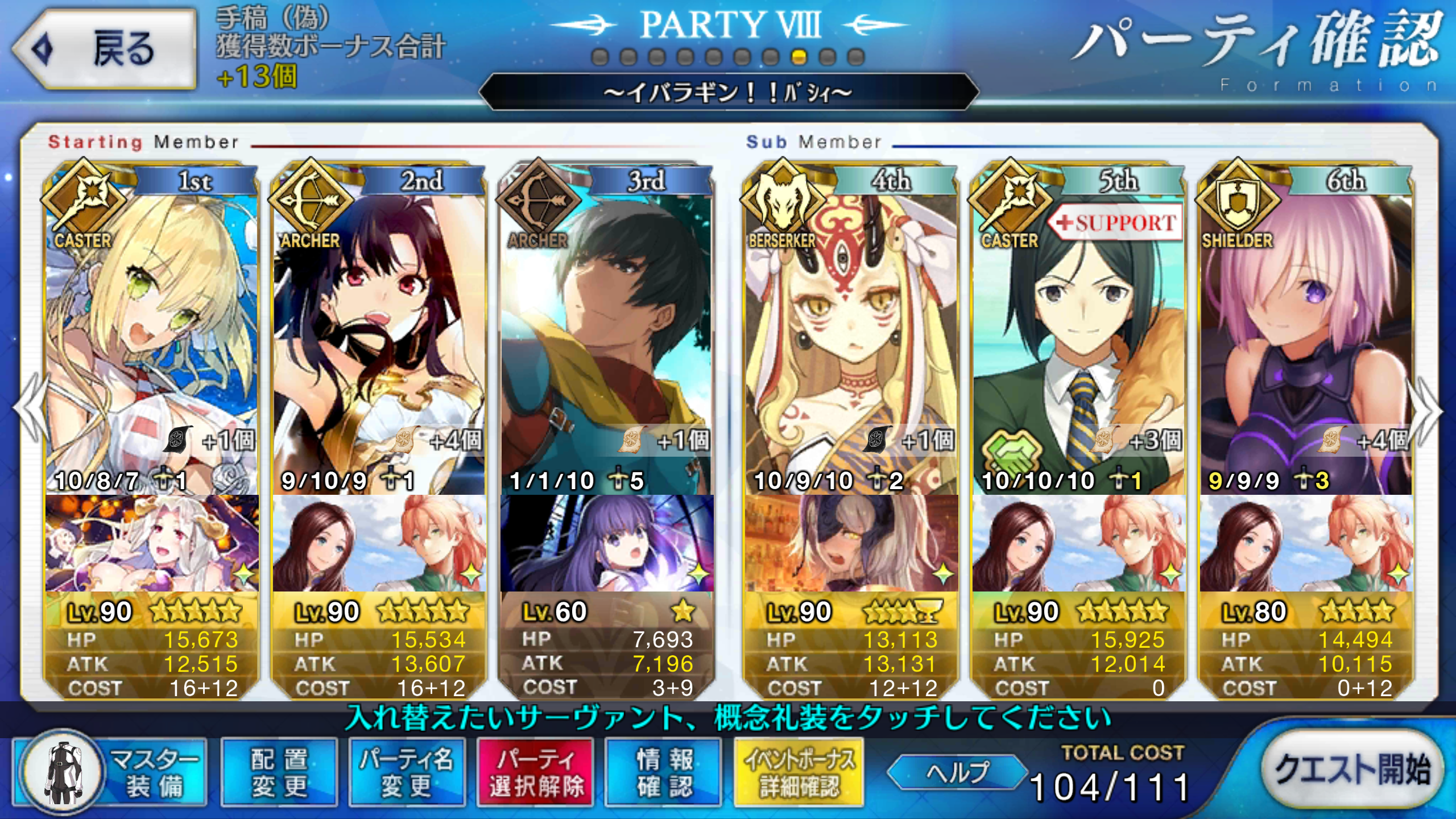Change the 3rd servant's purple-haired Craft Essence
The image size is (1456, 819).
606,543
